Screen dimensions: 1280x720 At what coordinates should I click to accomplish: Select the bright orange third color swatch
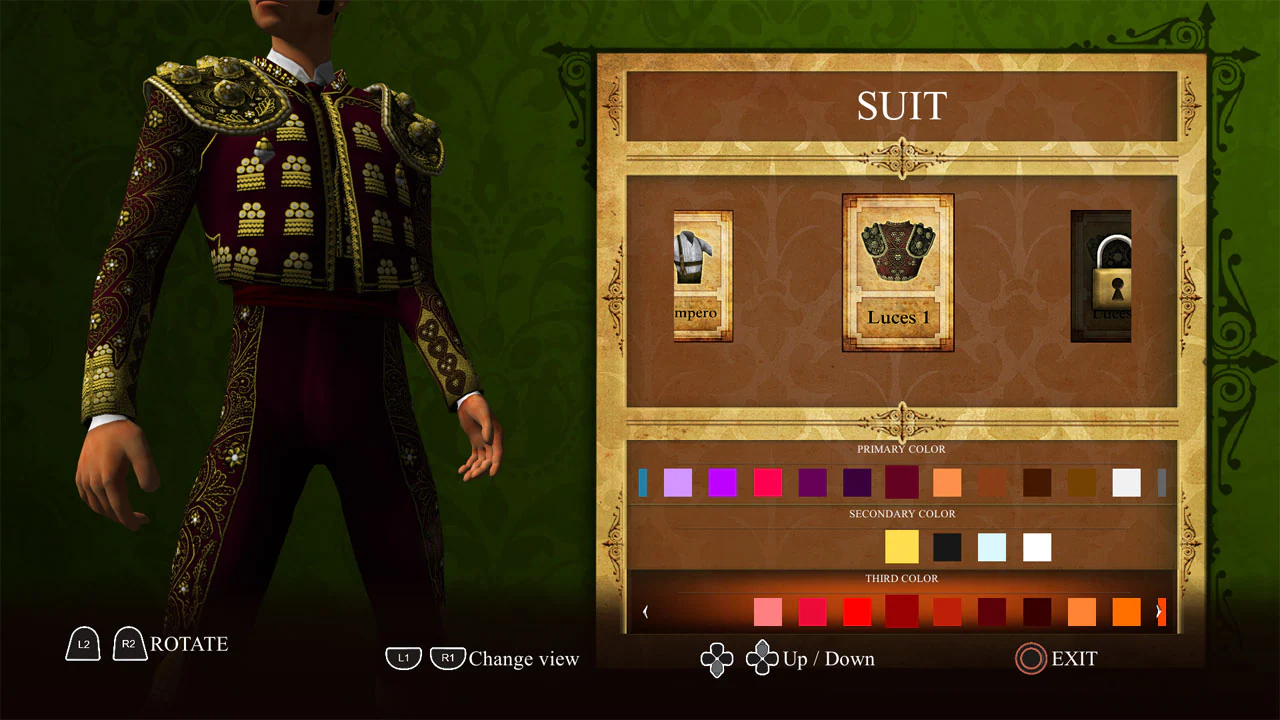pos(1125,611)
